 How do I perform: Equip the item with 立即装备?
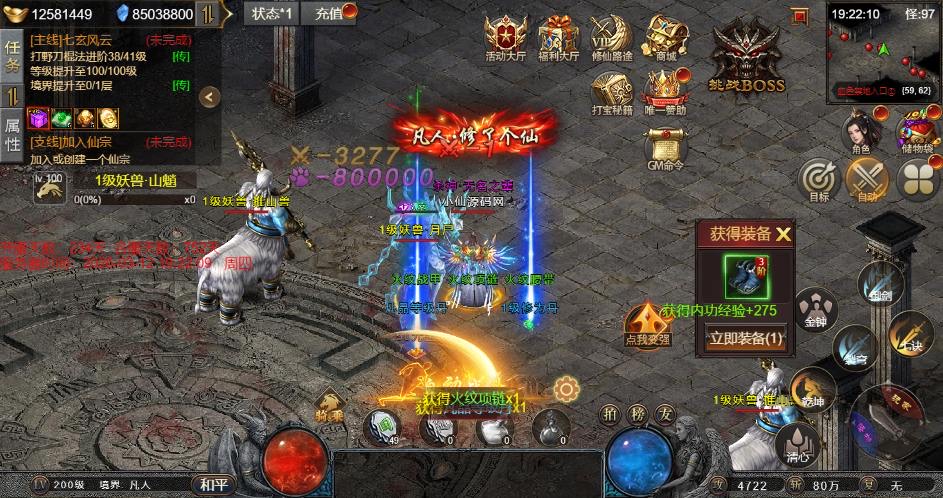click(x=746, y=339)
